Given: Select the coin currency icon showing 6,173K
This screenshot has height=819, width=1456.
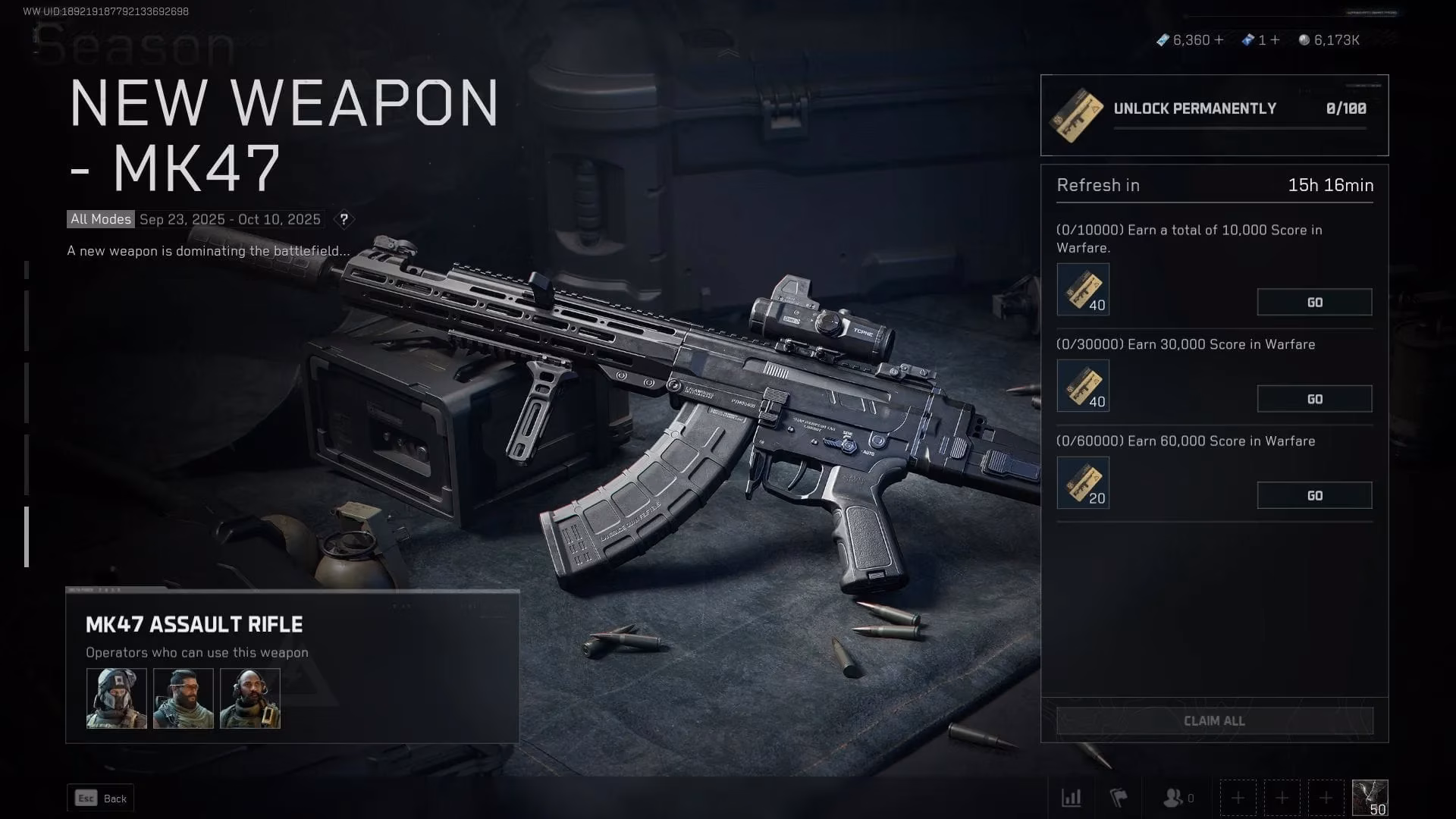Looking at the screenshot, I should (1304, 40).
